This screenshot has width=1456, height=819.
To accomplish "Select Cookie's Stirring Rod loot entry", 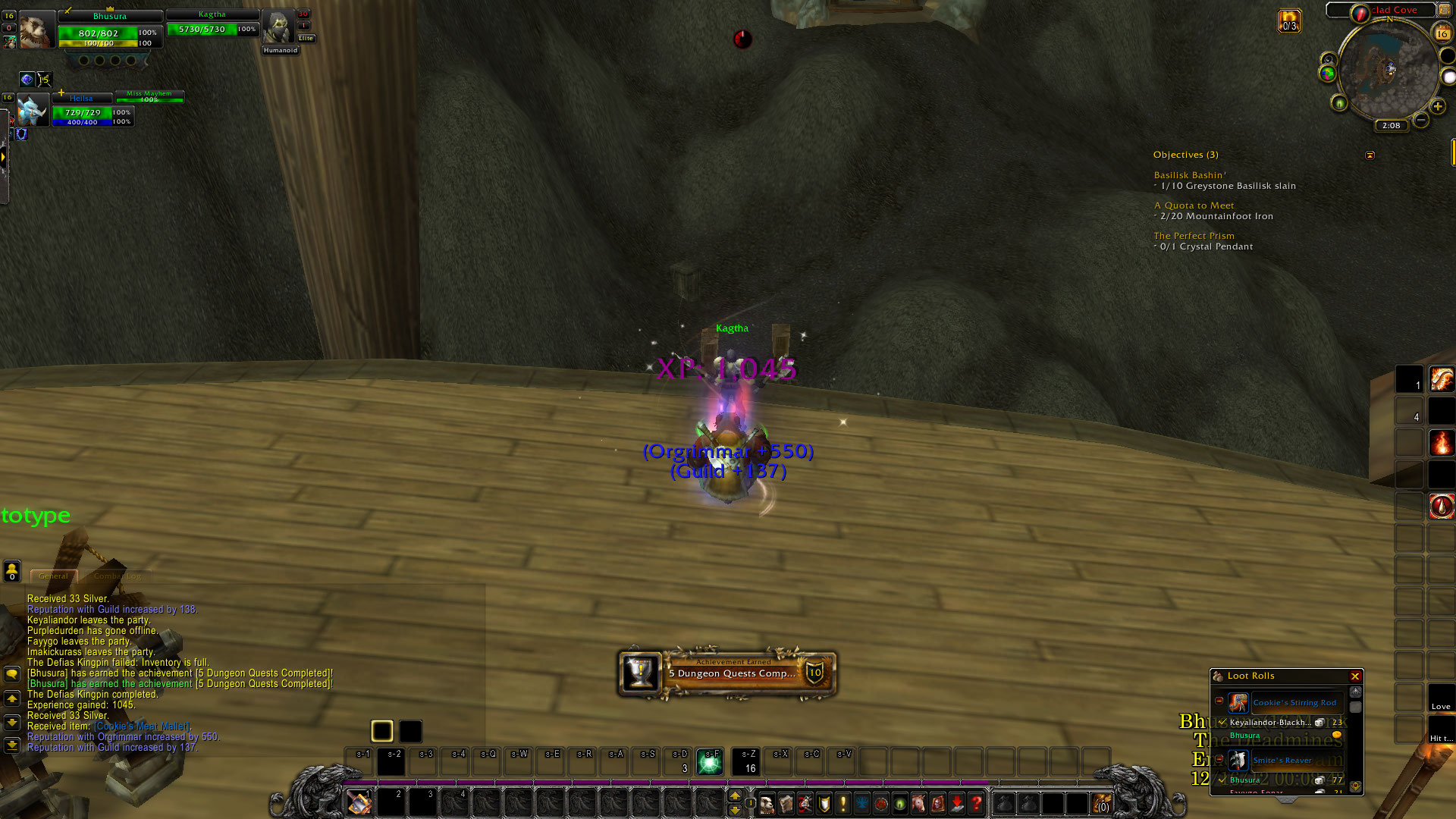I will 1294,703.
